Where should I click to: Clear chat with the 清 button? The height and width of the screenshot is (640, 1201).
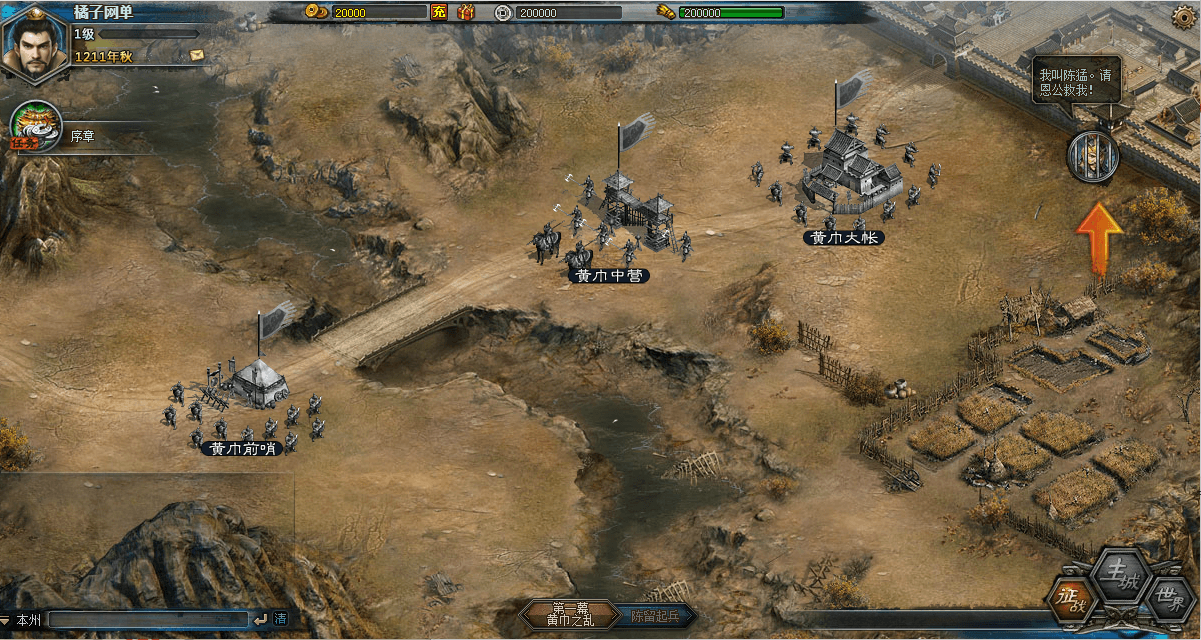point(281,620)
